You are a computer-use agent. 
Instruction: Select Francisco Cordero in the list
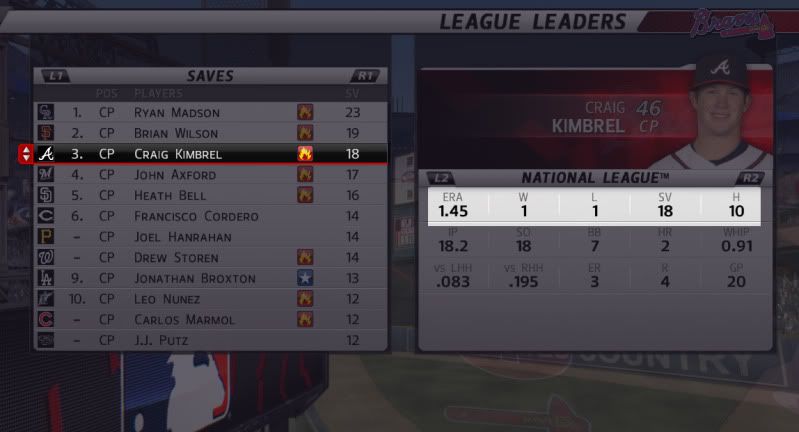[x=210, y=216]
